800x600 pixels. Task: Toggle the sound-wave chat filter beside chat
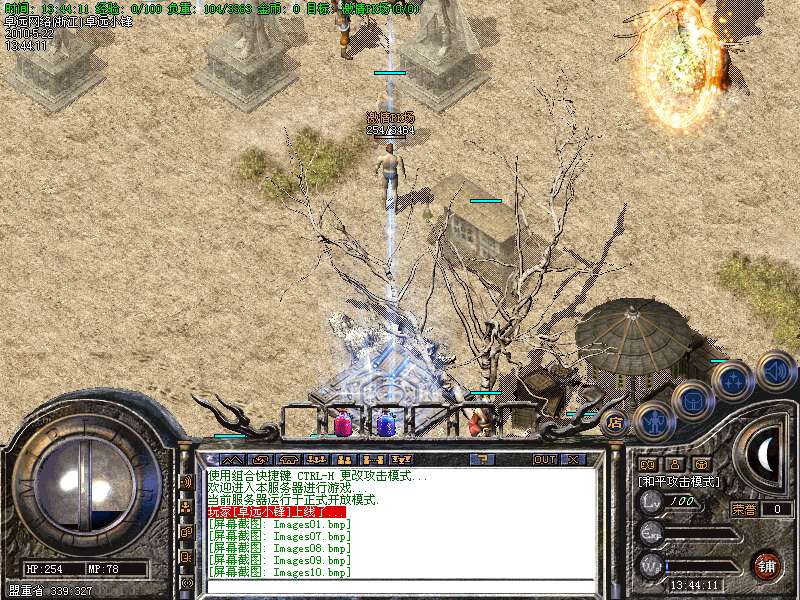pyautogui.click(x=186, y=482)
